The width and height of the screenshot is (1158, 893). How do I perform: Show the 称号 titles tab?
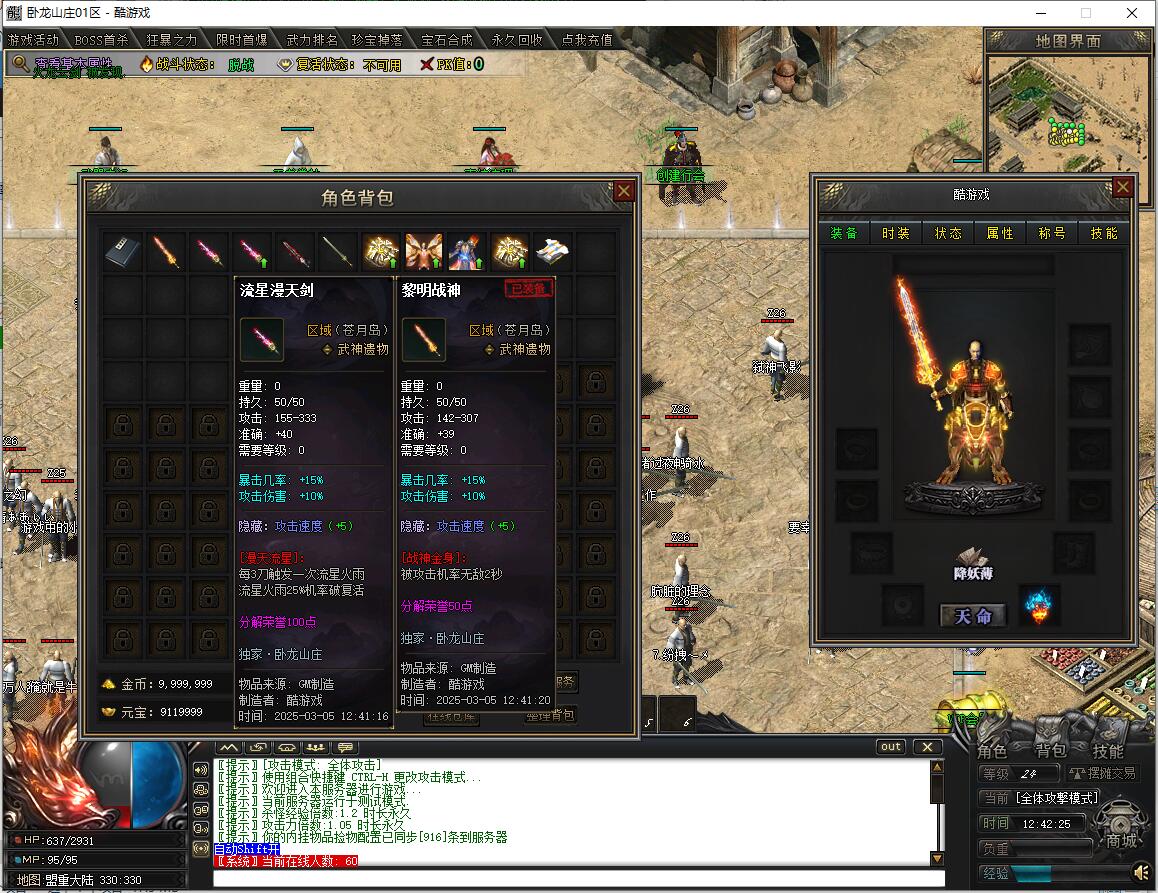(1052, 233)
